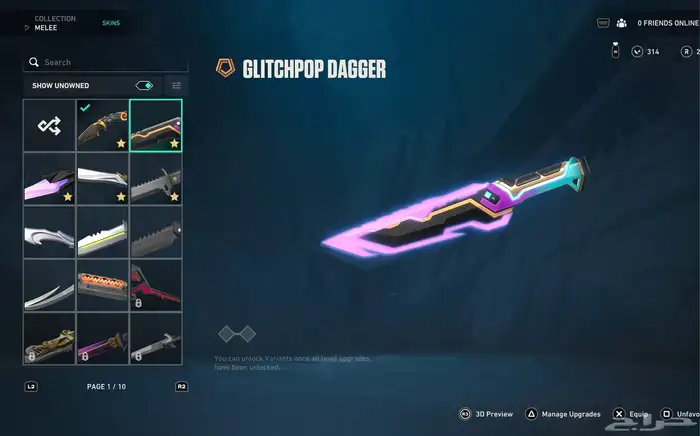Select the highlighted Glitchpop Dagger tile
Image resolution: width=700 pixels, height=436 pixels.
(155, 126)
